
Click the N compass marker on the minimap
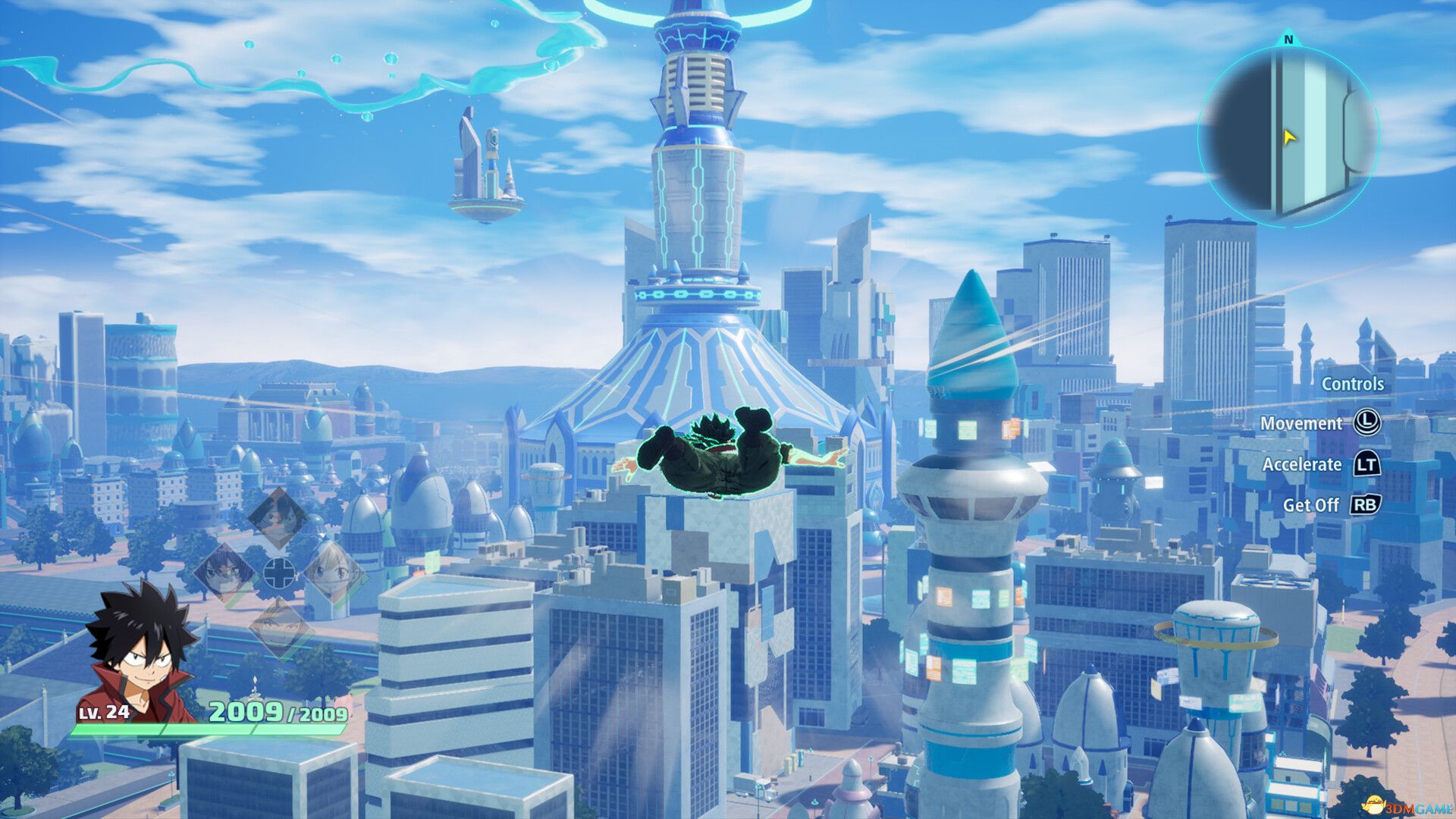pos(1287,38)
